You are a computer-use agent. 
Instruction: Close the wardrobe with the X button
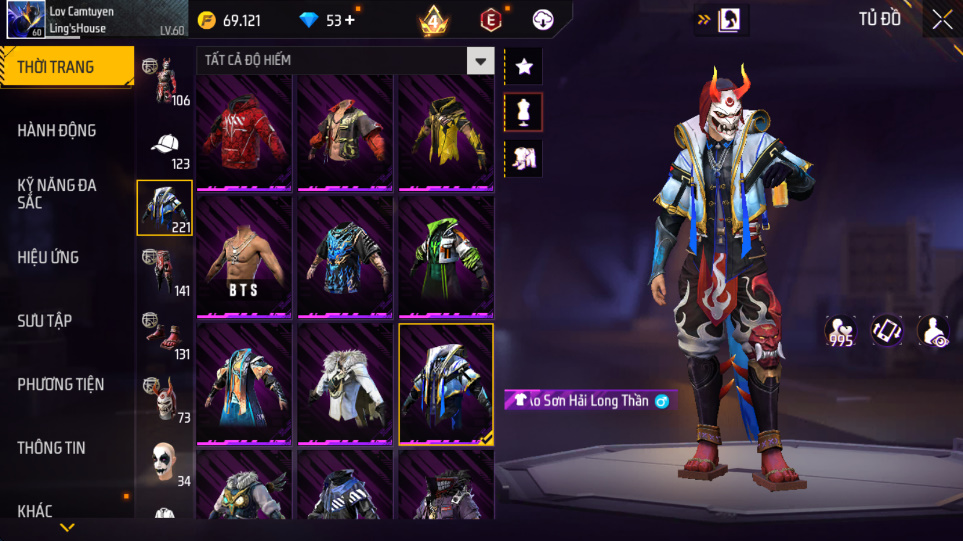941,20
